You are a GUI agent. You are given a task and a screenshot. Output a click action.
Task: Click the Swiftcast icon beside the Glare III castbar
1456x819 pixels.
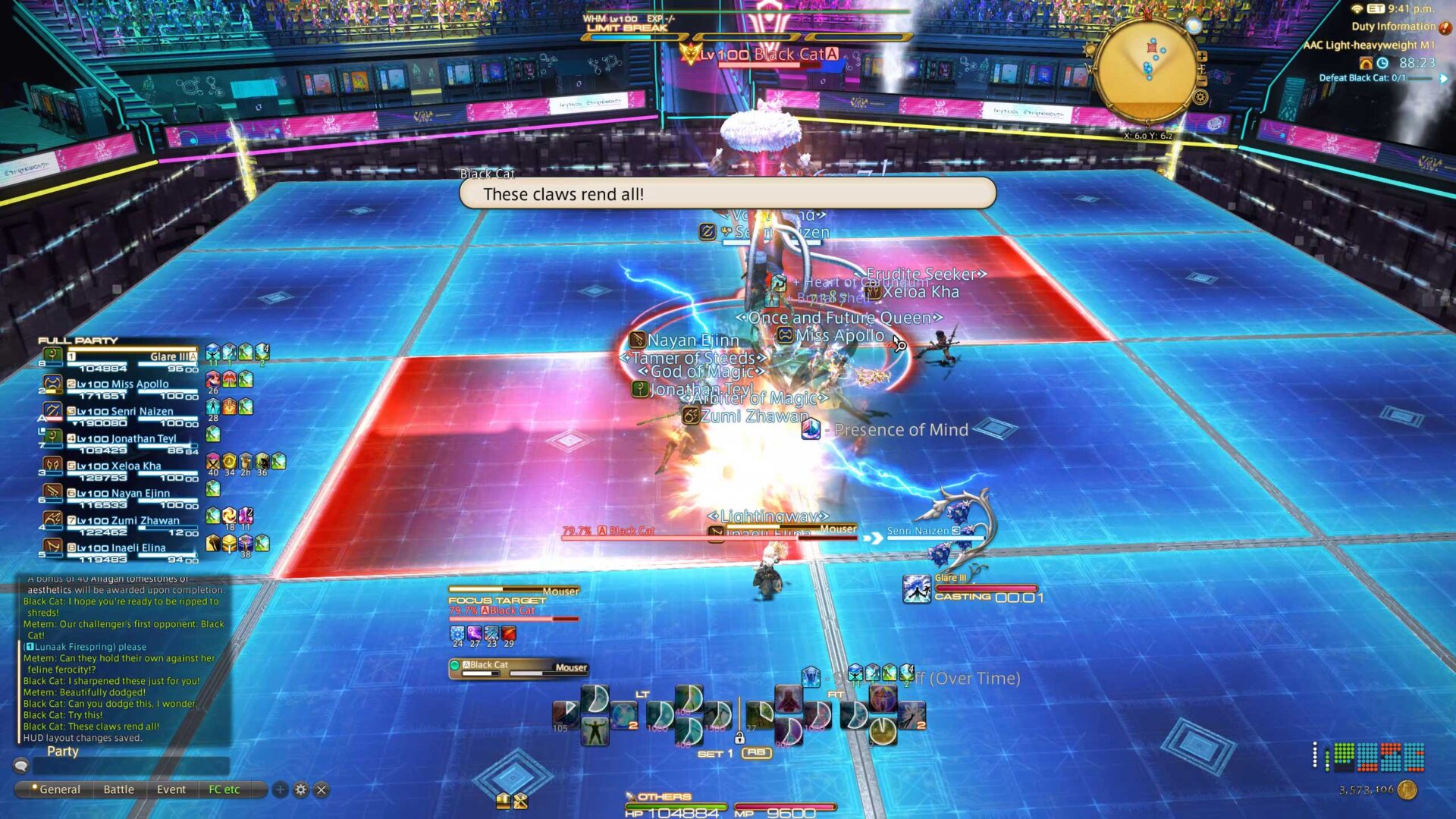tap(917, 588)
